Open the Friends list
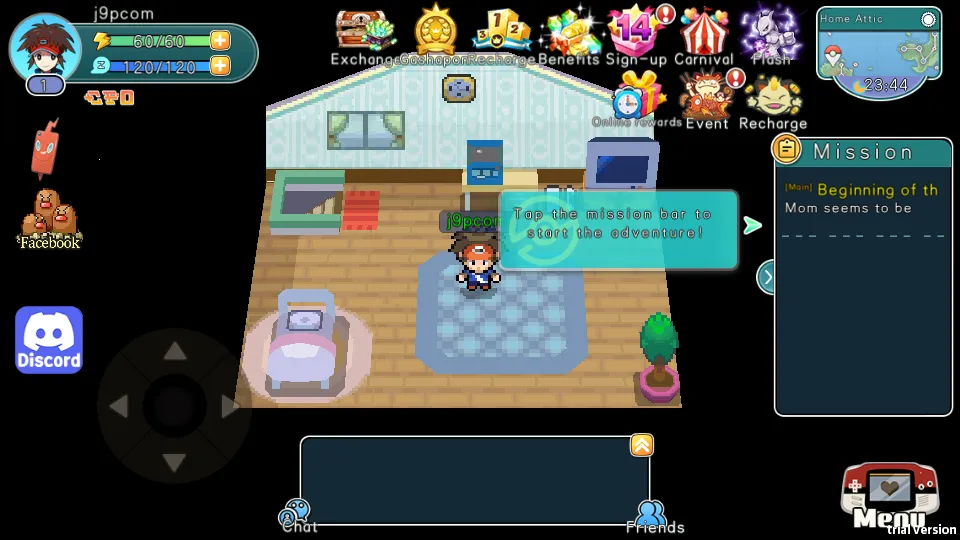 pos(654,516)
